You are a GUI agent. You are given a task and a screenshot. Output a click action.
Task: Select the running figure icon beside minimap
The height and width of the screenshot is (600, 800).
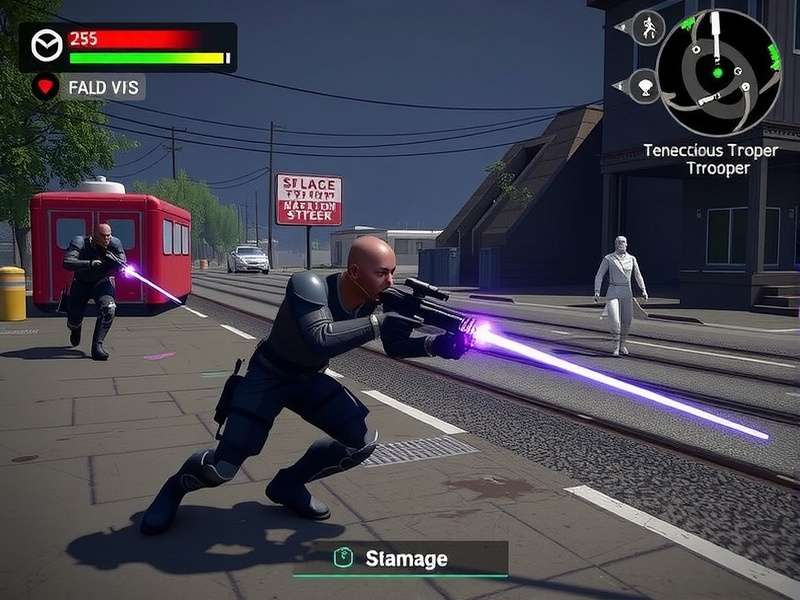[647, 27]
